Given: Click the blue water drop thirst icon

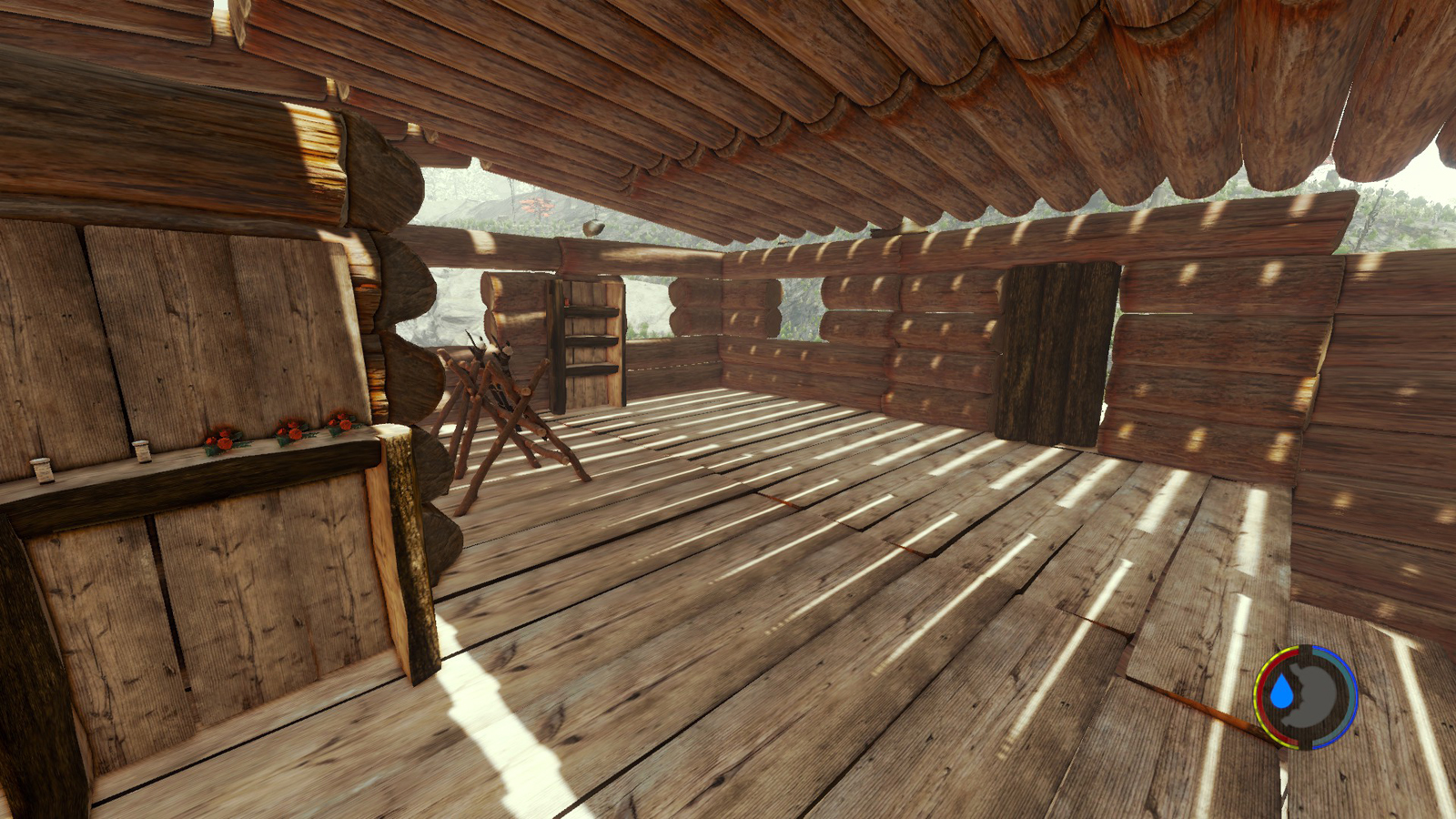Looking at the screenshot, I should point(1282,693).
